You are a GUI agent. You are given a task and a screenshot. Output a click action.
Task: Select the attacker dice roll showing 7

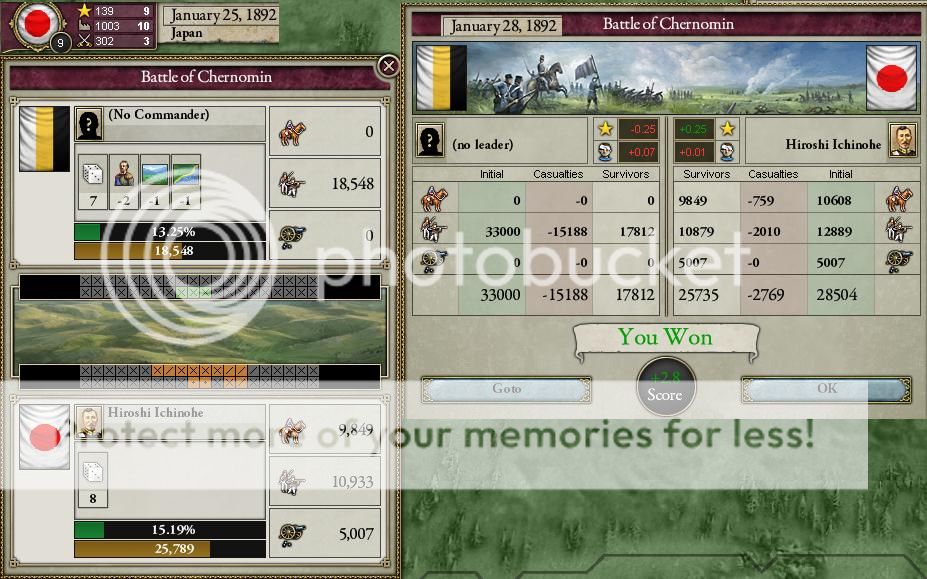pos(93,182)
